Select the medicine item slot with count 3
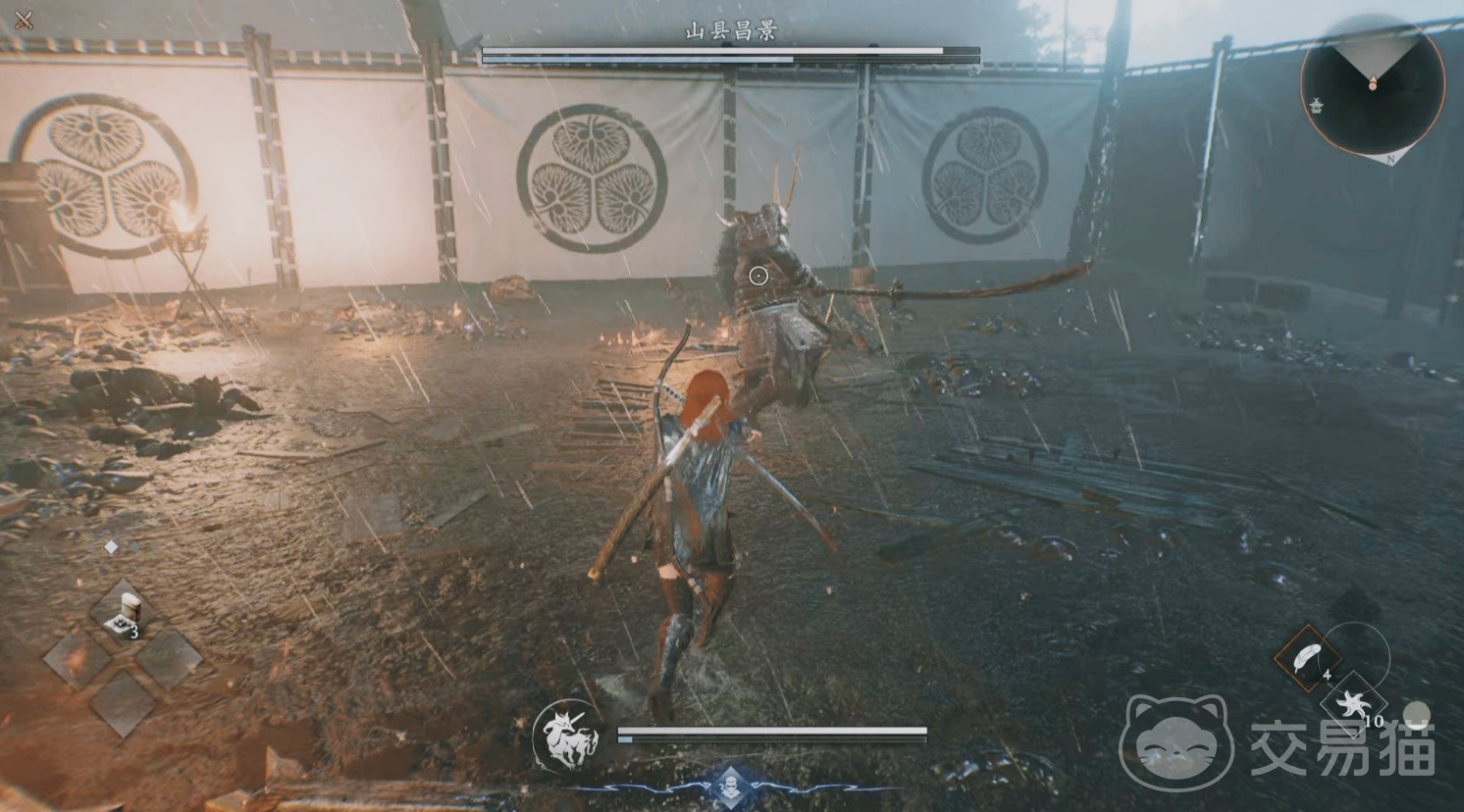This screenshot has height=812, width=1464. pyautogui.click(x=124, y=610)
